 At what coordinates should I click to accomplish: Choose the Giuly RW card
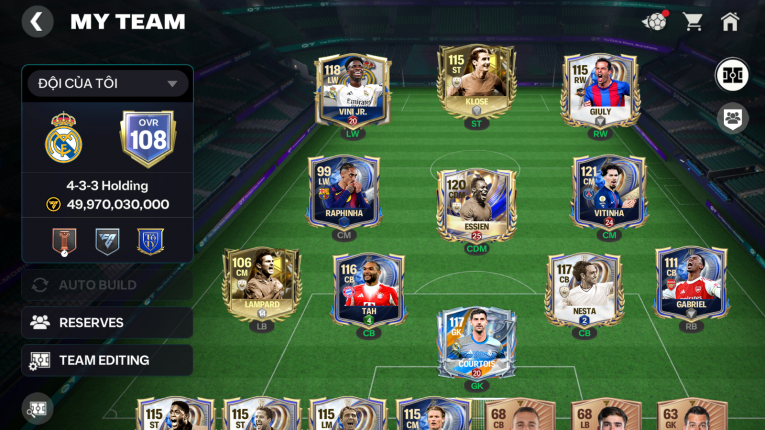point(600,88)
